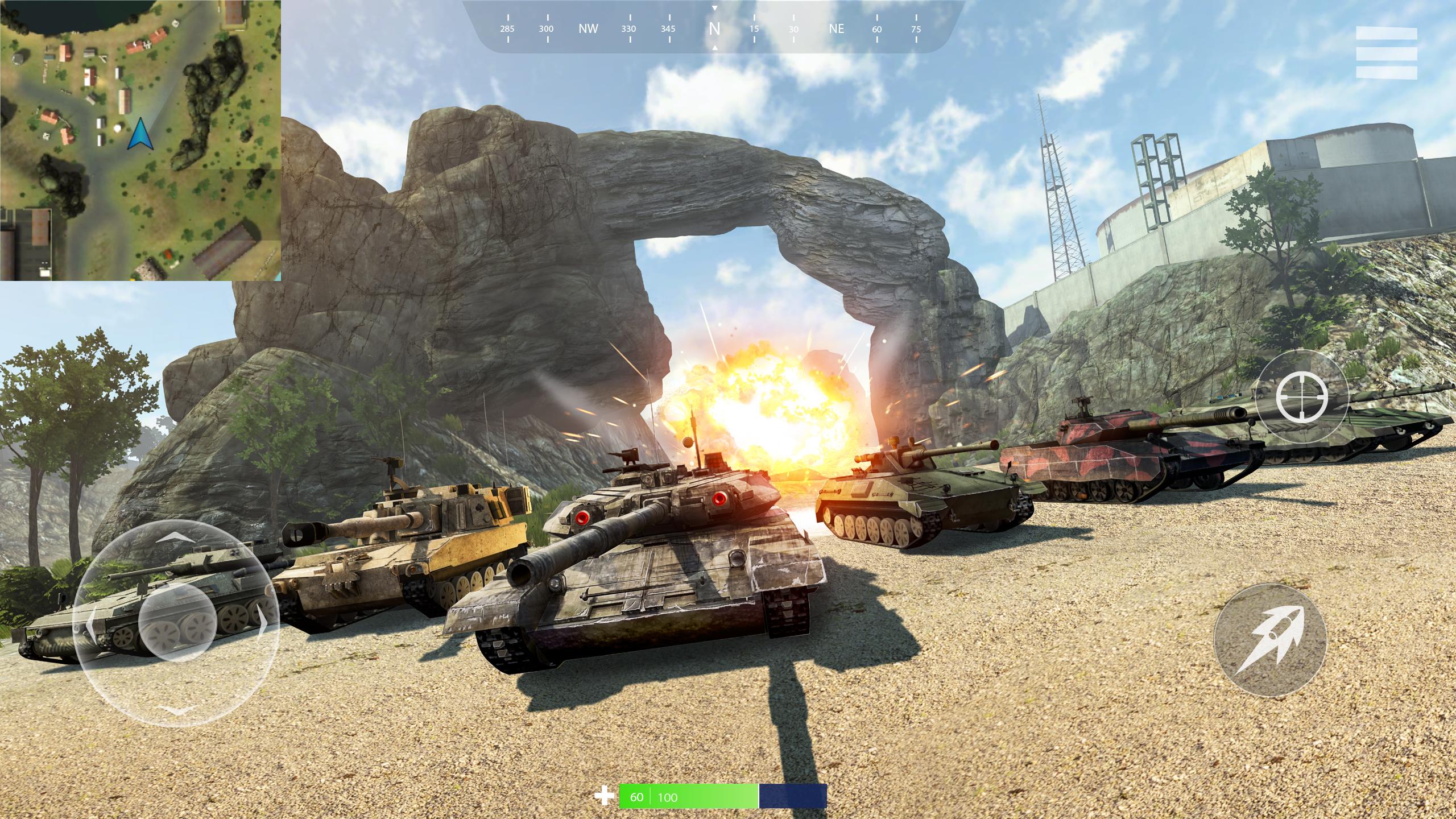The height and width of the screenshot is (819, 1456).
Task: Tap the joystick right arrow
Action: (263, 623)
